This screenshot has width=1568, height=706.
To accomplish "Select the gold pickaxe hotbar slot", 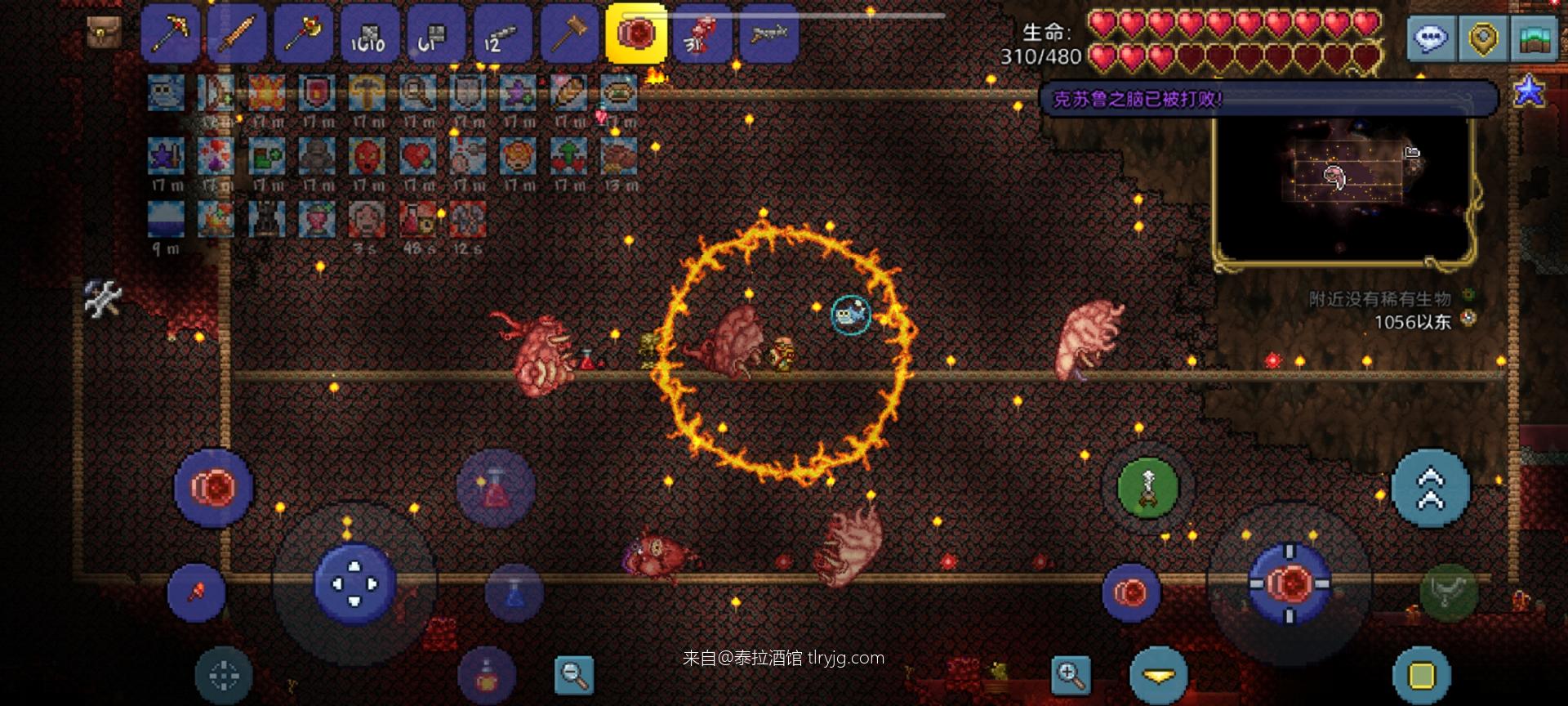I will pyautogui.click(x=170, y=34).
